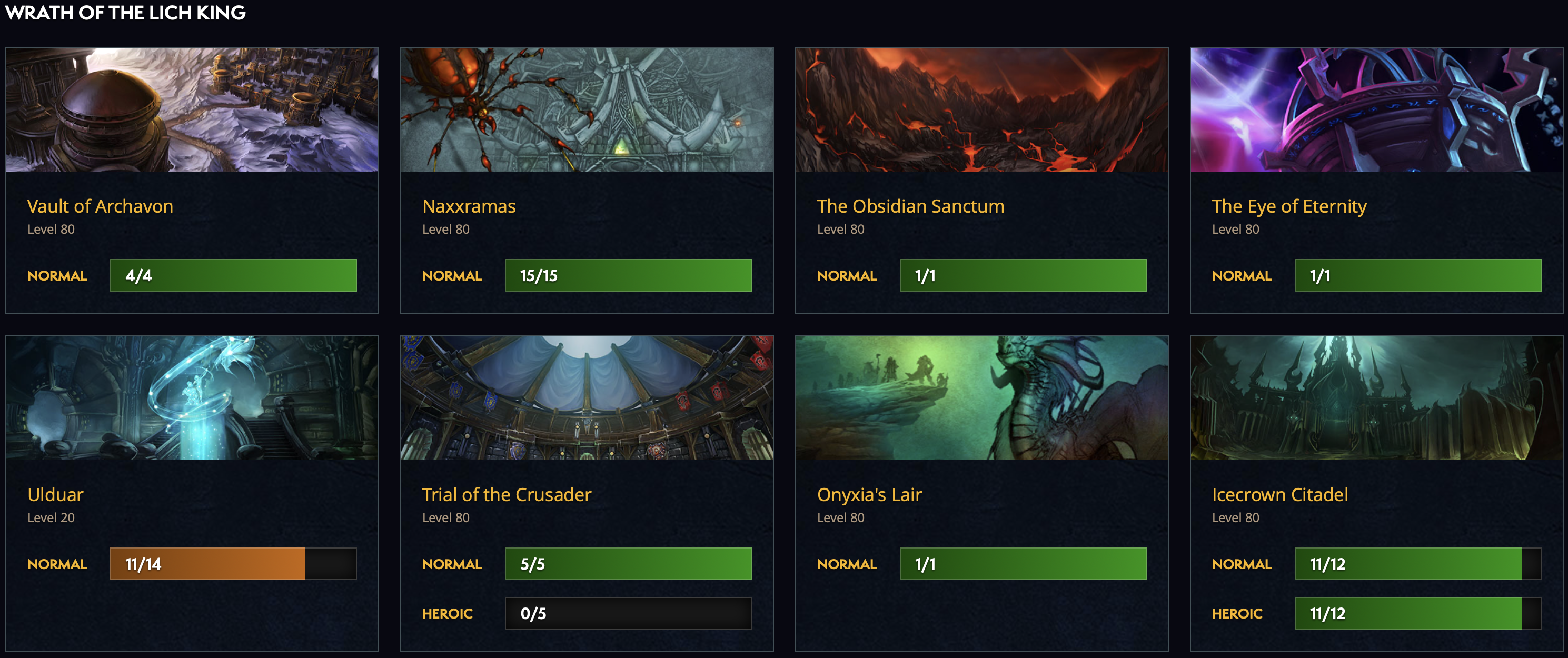Select the Ulduar raid title
Image resolution: width=1568 pixels, height=658 pixels.
(x=55, y=494)
